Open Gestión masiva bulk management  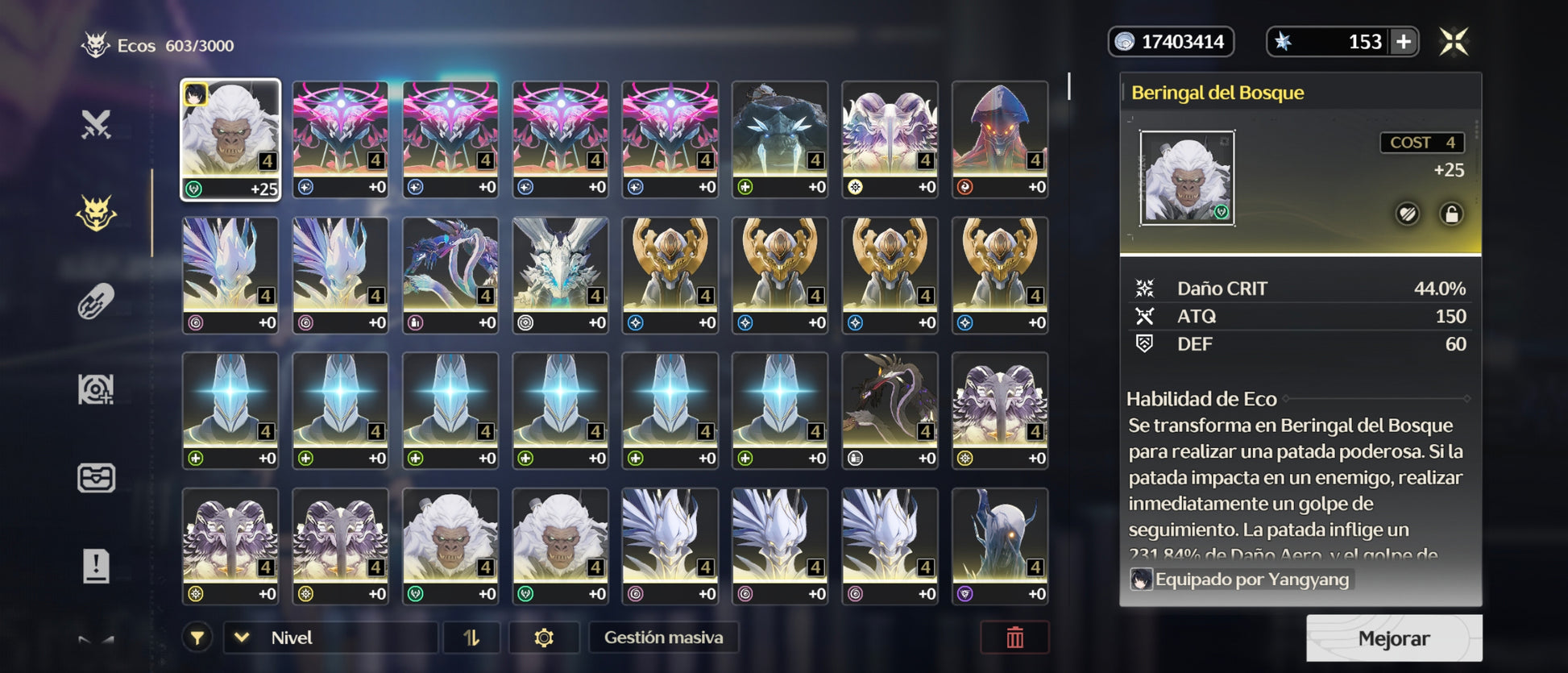point(663,638)
